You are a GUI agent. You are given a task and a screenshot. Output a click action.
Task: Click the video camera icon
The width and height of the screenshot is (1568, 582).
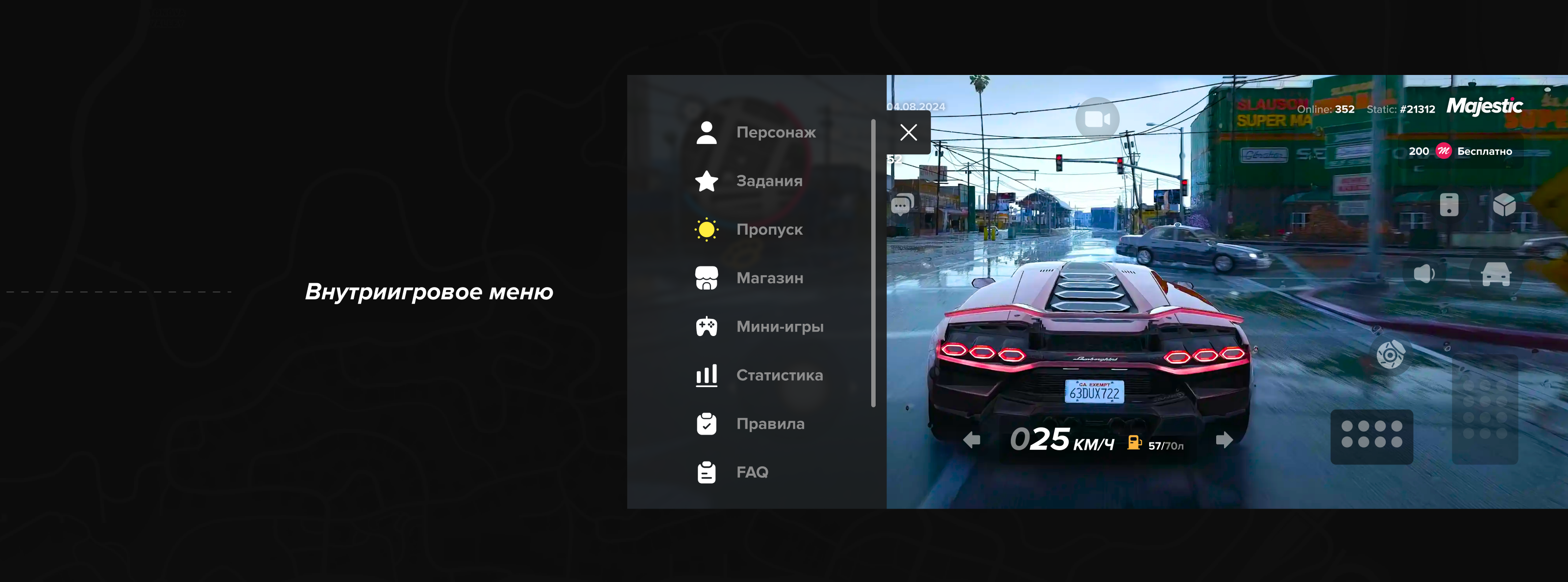point(1097,119)
